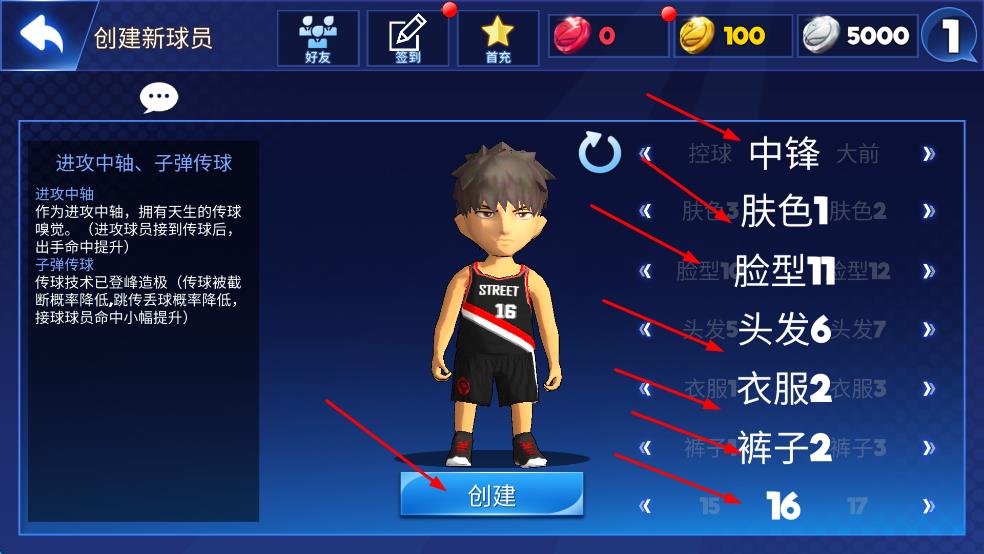The width and height of the screenshot is (984, 554).
Task: Change to previous hairstyle before 头发6
Action: (x=646, y=329)
